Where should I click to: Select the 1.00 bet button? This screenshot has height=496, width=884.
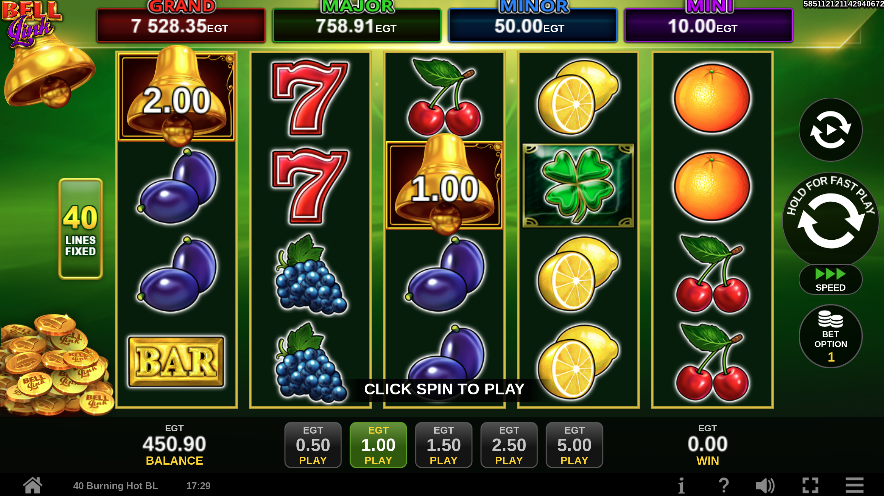coord(378,445)
